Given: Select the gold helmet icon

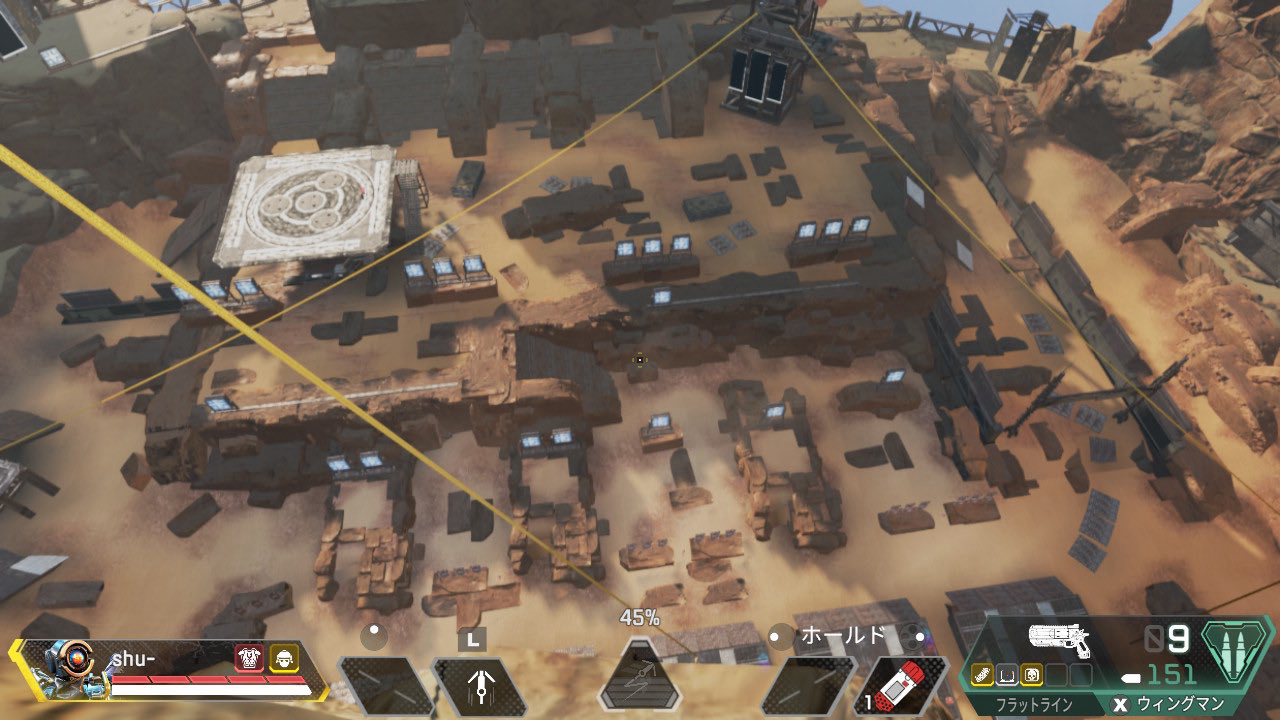Looking at the screenshot, I should point(283,656).
